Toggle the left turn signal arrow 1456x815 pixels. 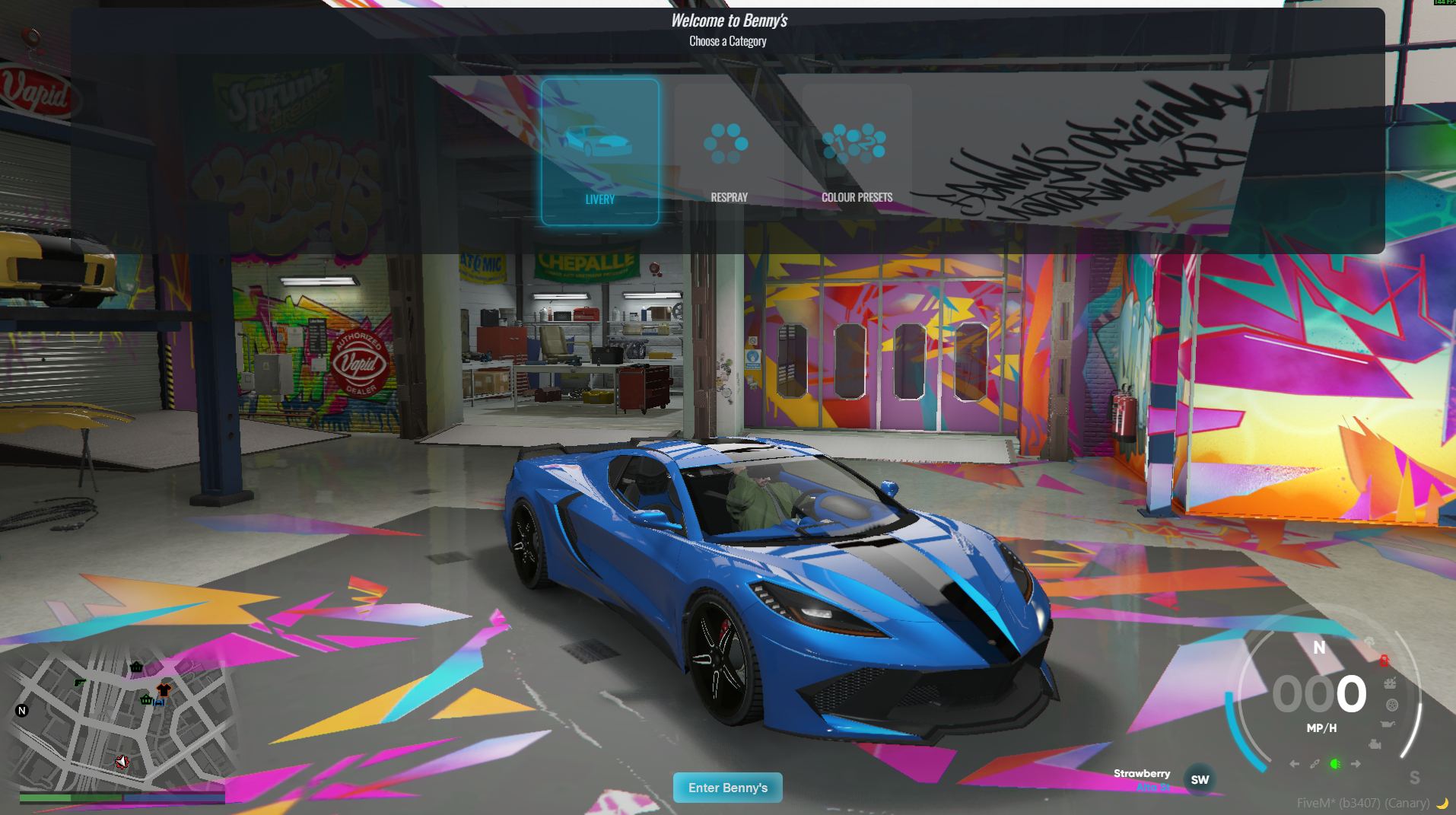pos(1294,764)
